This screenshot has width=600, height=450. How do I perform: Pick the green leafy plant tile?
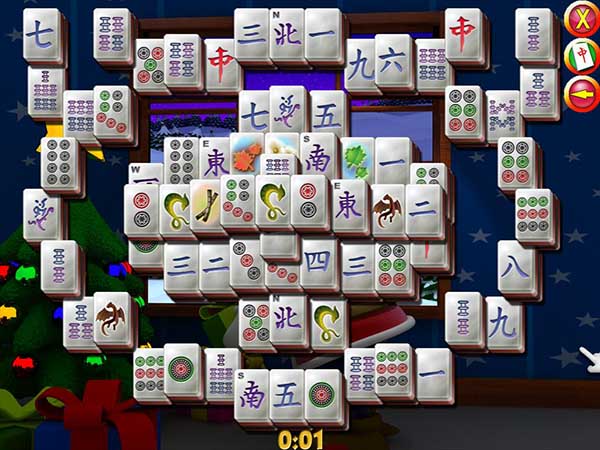pos(357,159)
